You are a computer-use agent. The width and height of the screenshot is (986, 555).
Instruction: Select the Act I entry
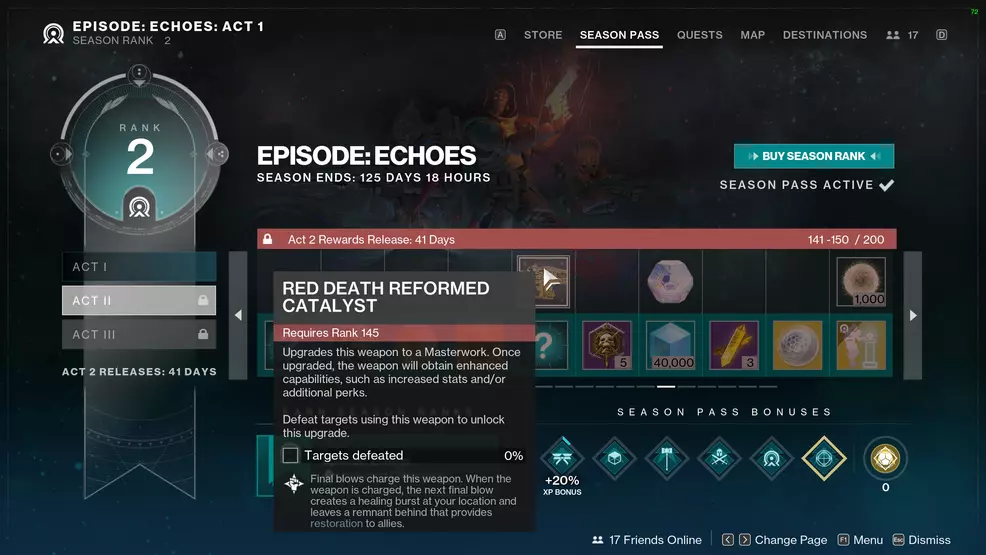coord(139,267)
